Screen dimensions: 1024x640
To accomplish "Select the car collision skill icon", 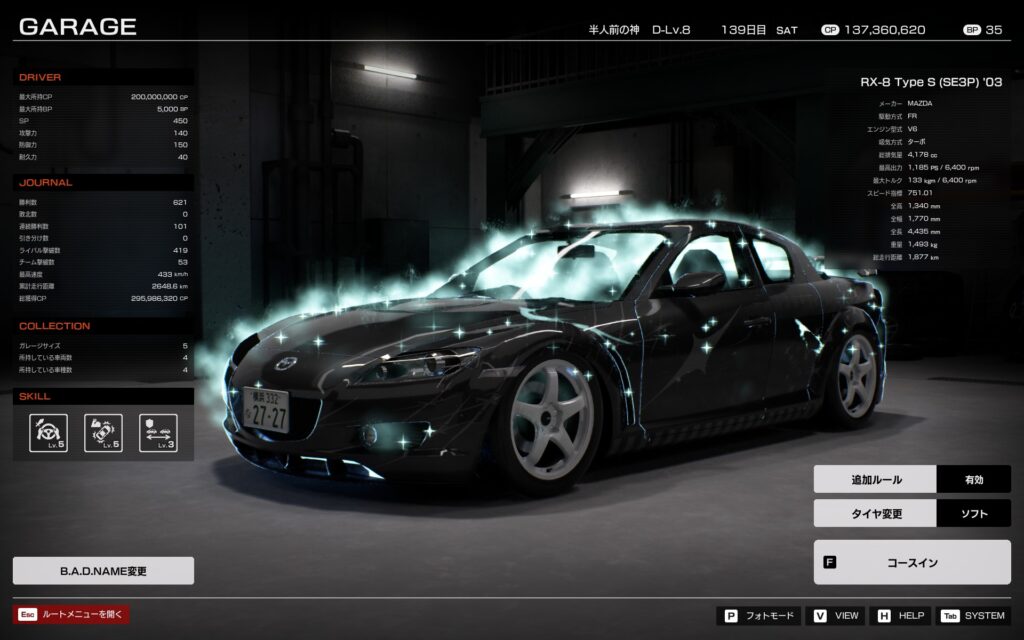I will (x=103, y=433).
